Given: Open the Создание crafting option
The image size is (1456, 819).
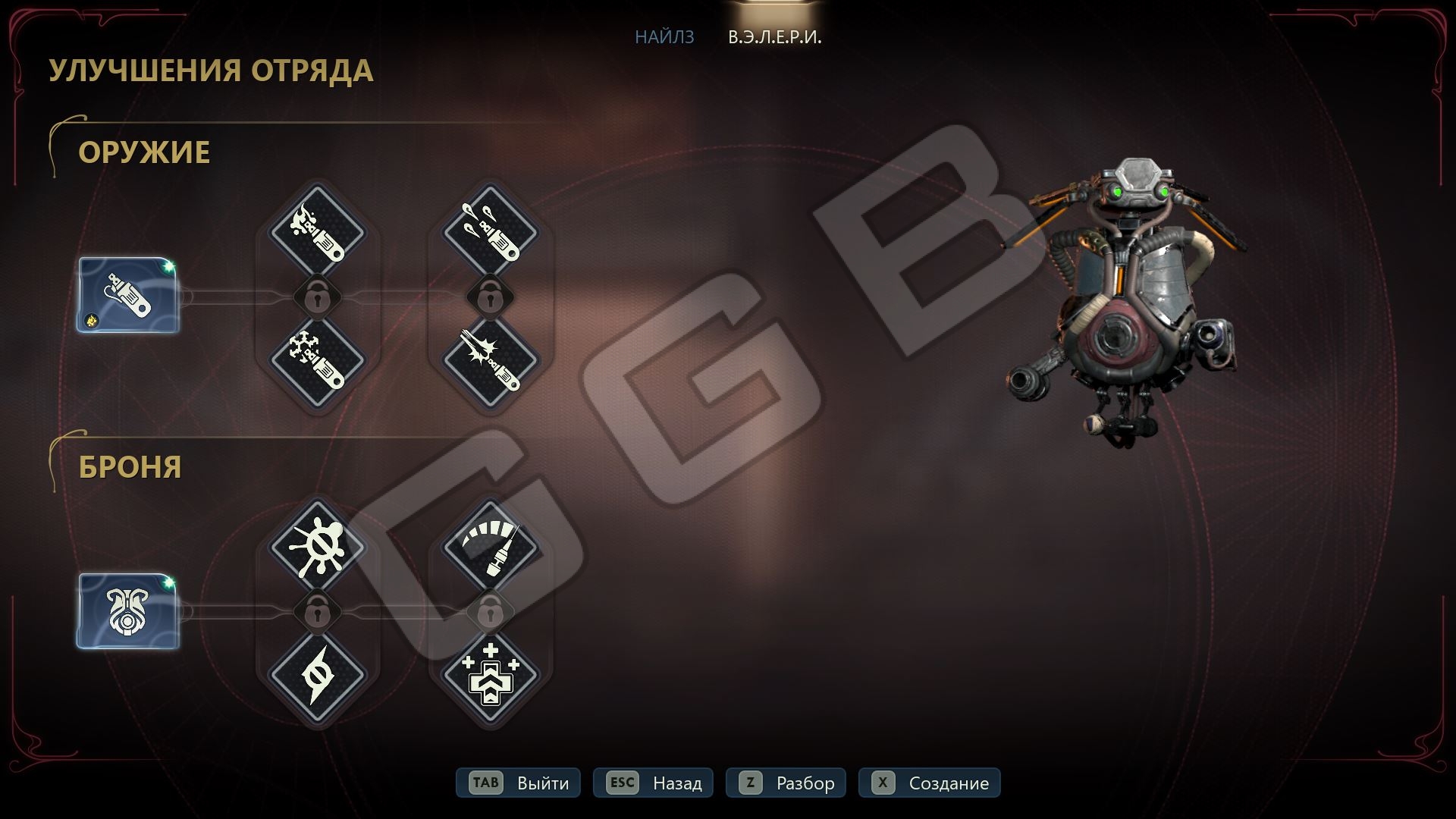Looking at the screenshot, I should pos(929,783).
